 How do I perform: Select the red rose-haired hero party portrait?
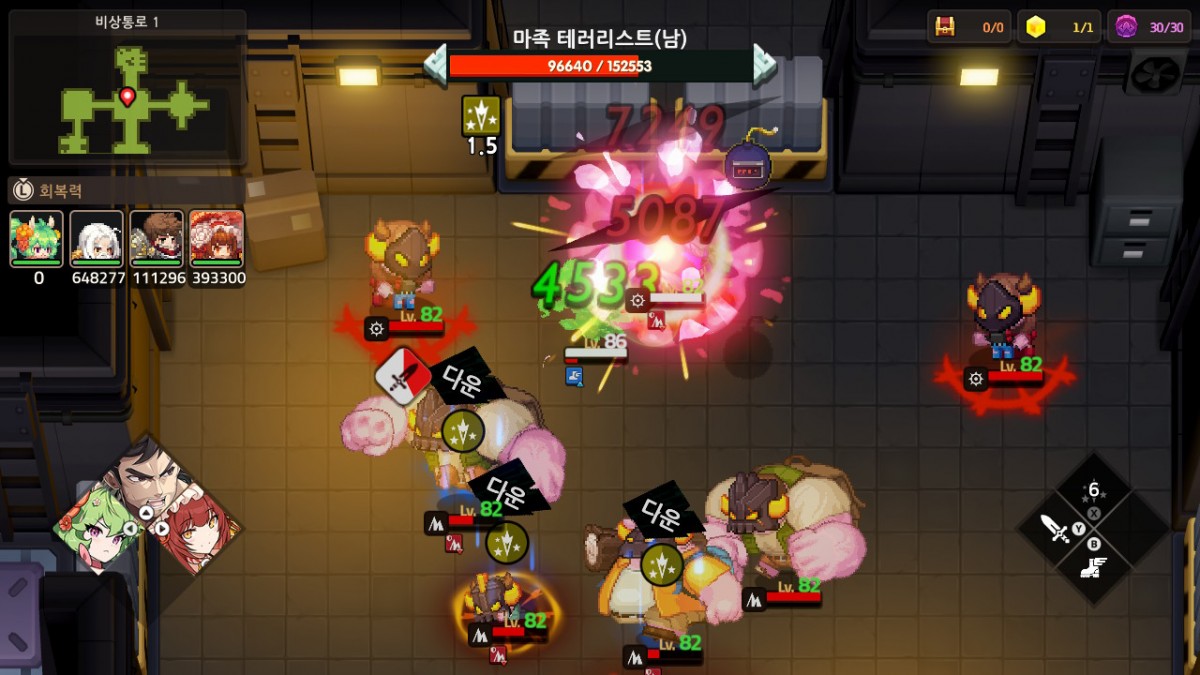216,238
